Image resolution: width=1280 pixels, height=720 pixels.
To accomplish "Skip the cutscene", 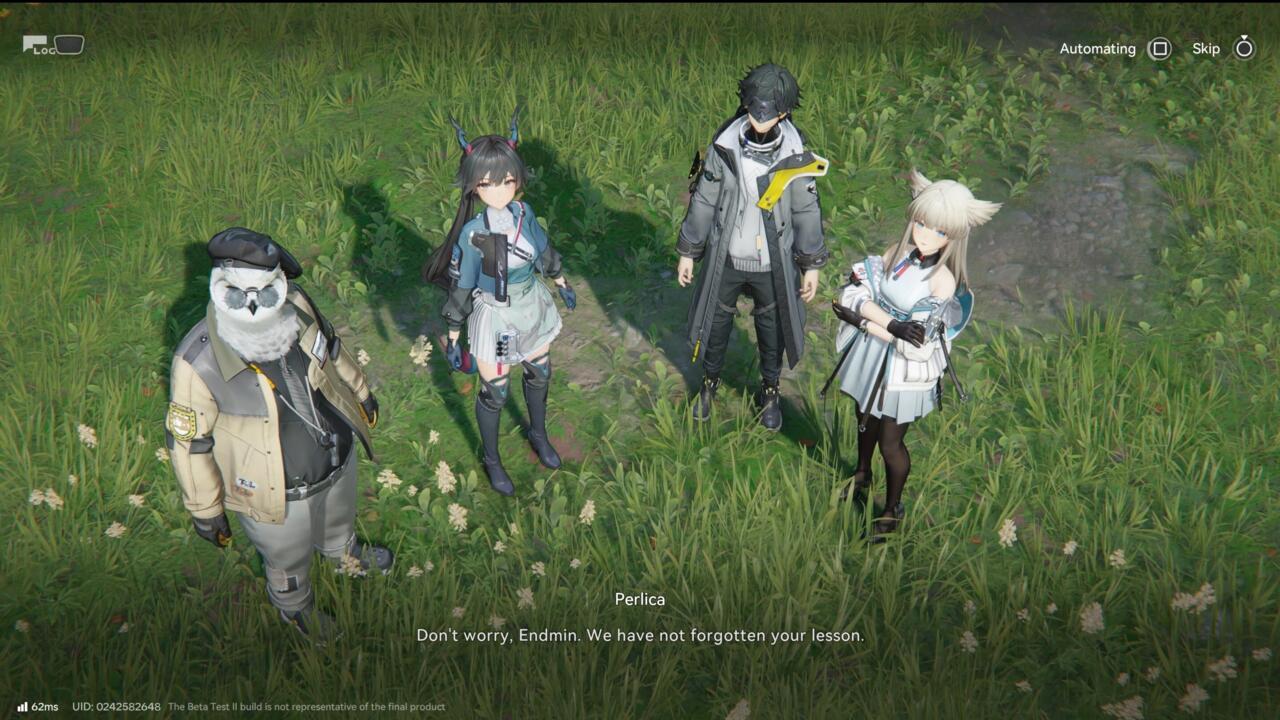I will (x=1243, y=48).
